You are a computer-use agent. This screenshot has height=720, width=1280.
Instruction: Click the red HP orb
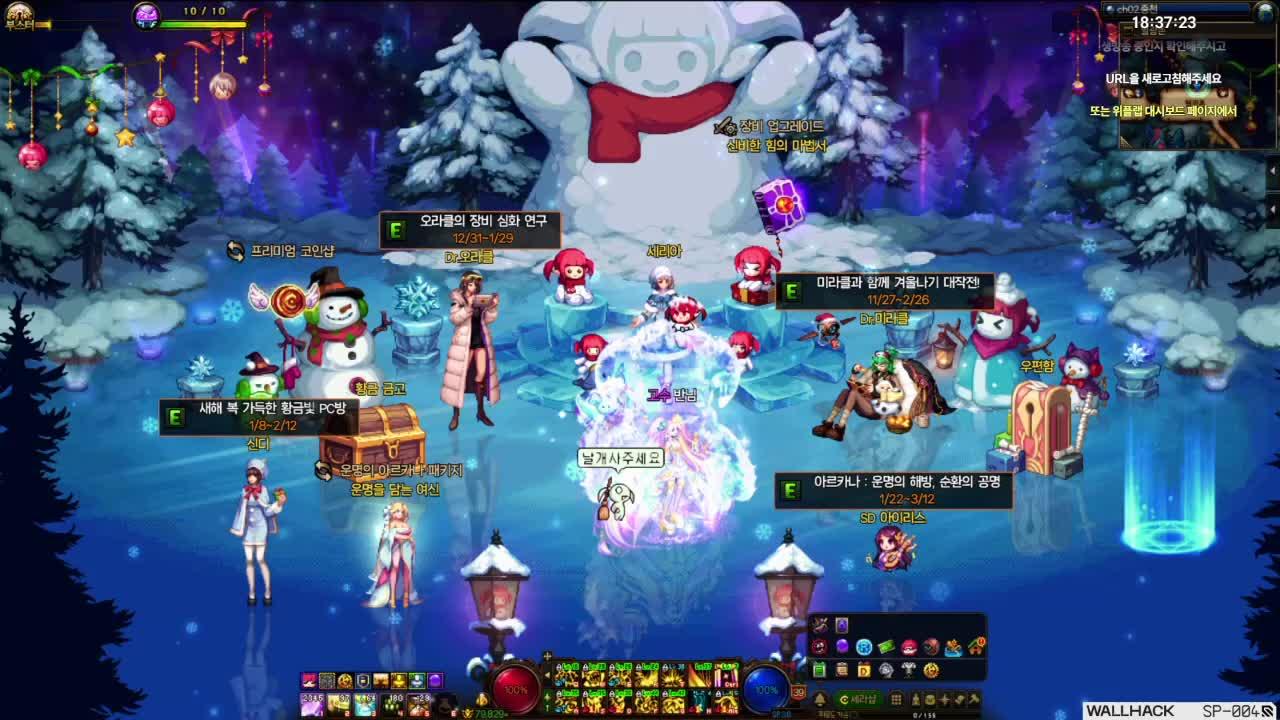tap(515, 691)
